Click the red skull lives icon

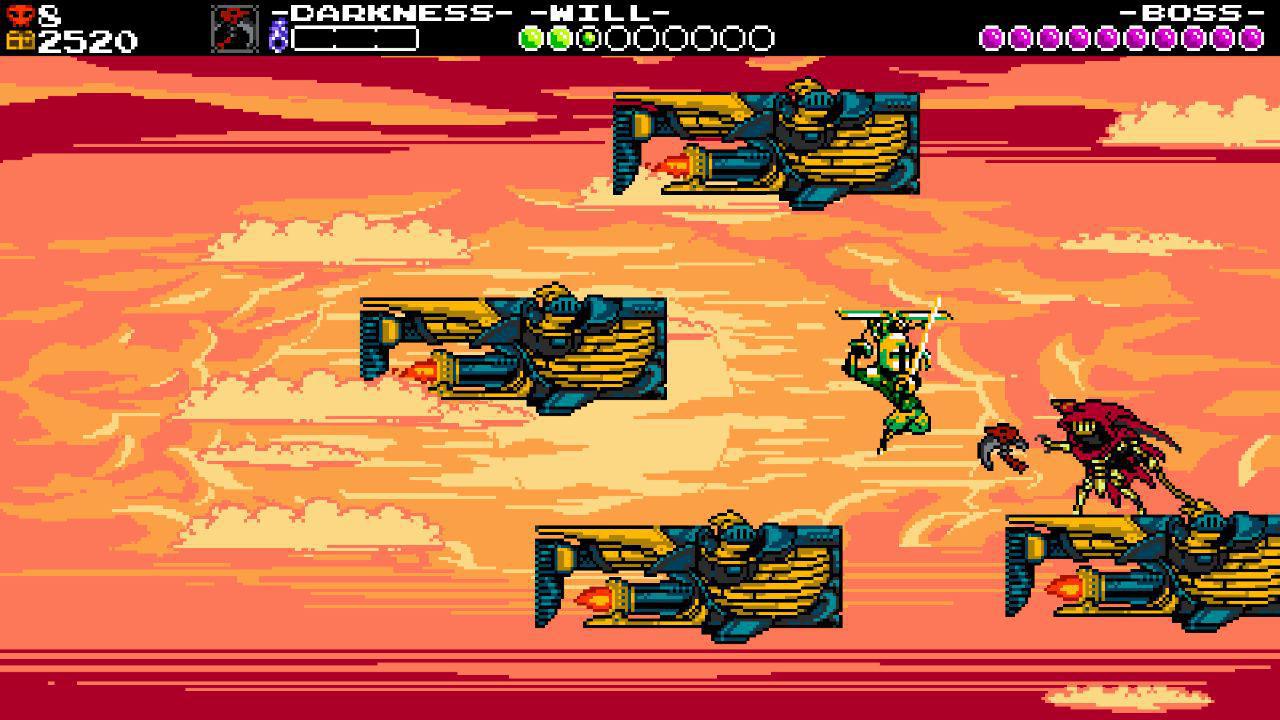click(x=22, y=14)
